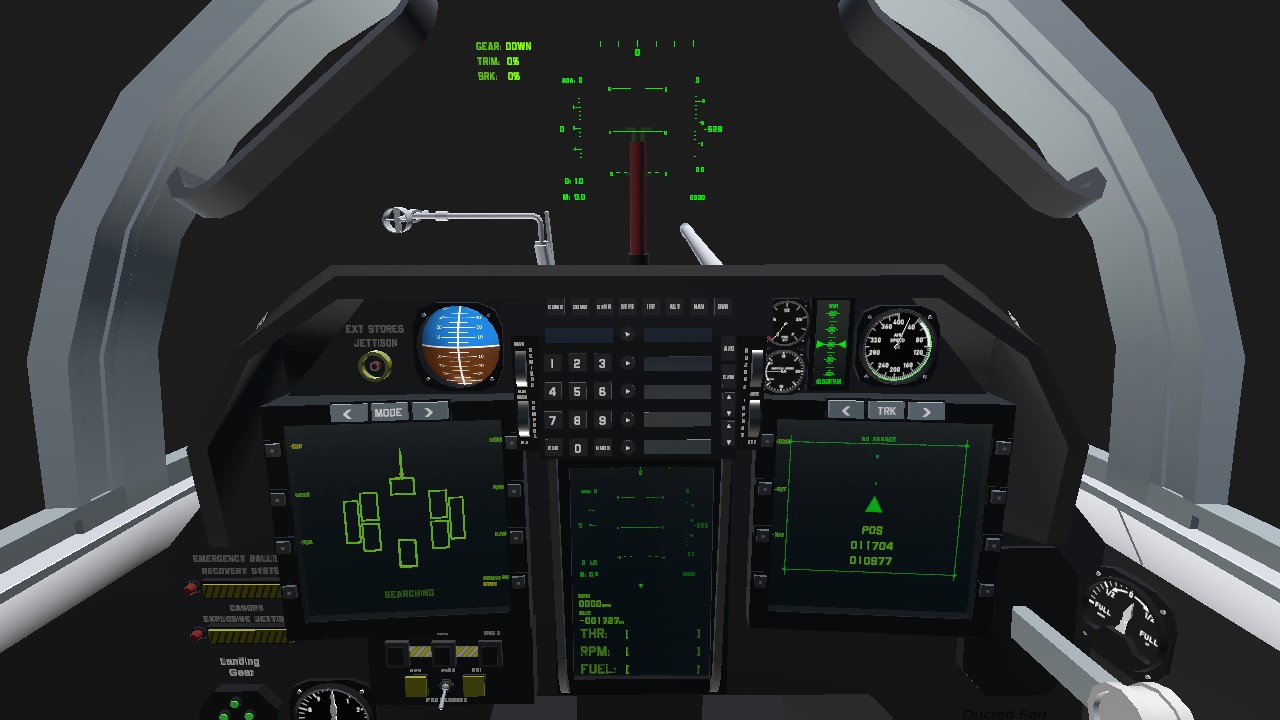Hit keypad number 0
The height and width of the screenshot is (720, 1280).
[577, 449]
